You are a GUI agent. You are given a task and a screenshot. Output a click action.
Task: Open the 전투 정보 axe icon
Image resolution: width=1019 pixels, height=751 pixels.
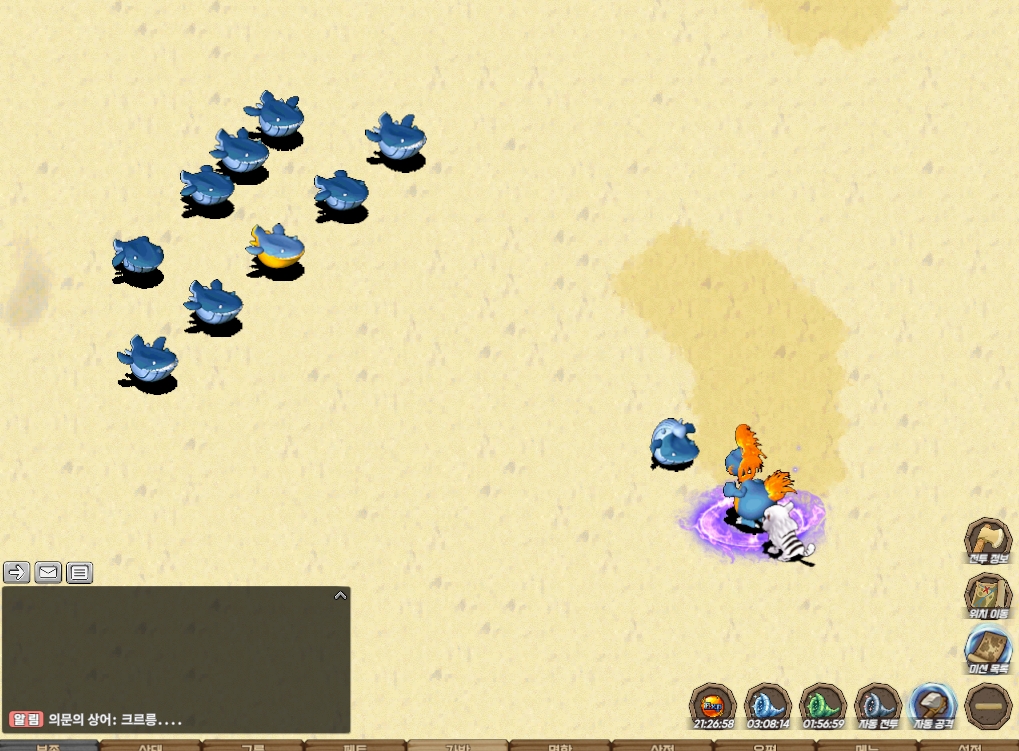(988, 541)
